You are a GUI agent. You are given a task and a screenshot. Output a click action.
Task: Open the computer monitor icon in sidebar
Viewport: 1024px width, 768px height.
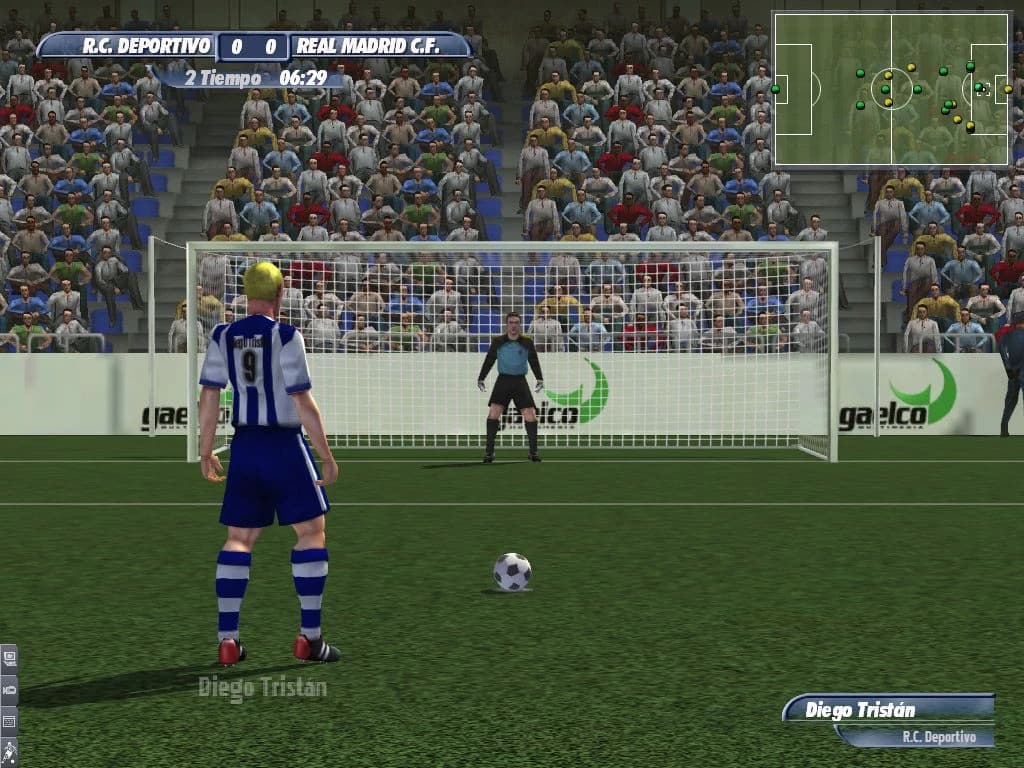pyautogui.click(x=9, y=659)
